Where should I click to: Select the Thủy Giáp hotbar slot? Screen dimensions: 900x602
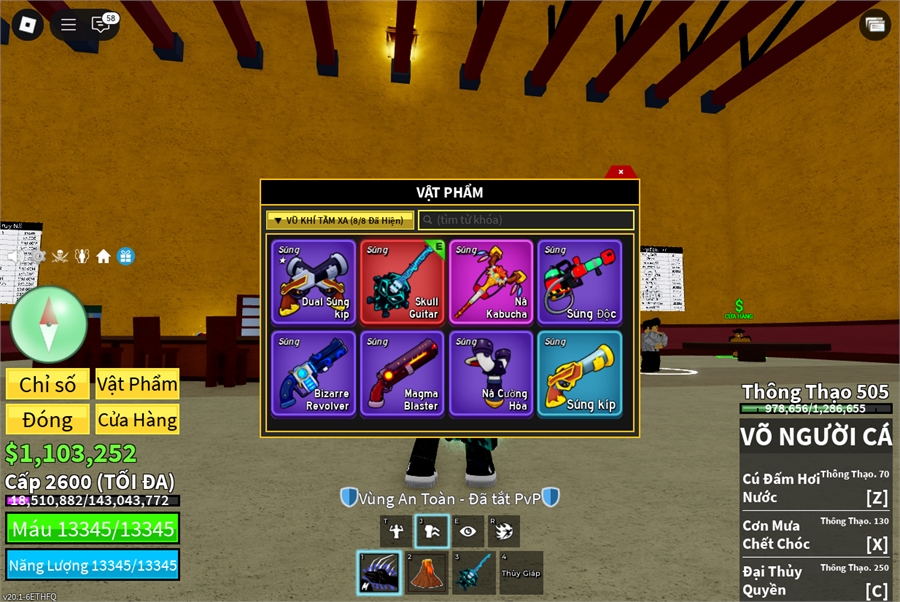click(521, 573)
